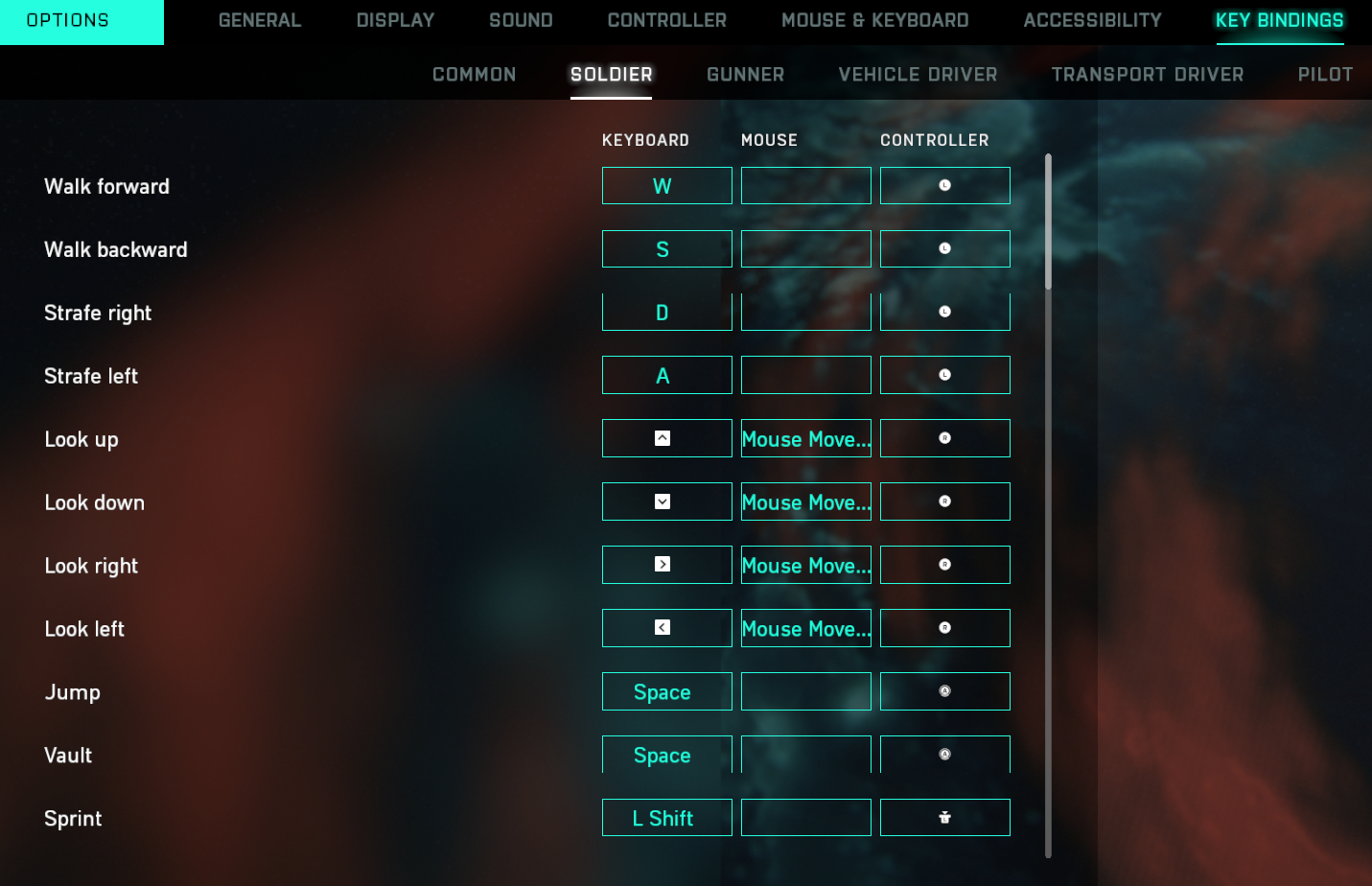1372x886 pixels.
Task: Show the Common key bindings
Action: 474,75
